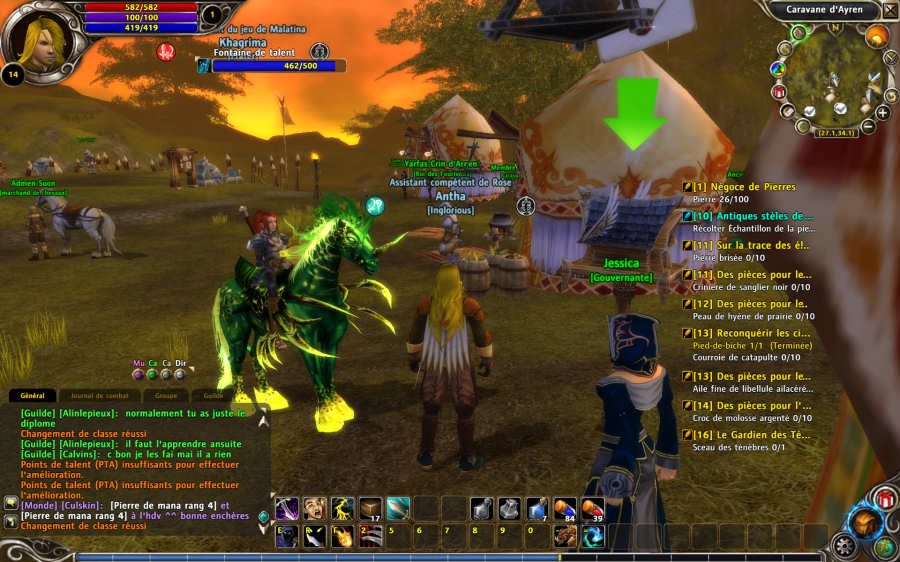Cast the fireball skill in lower hotbar

[343, 536]
